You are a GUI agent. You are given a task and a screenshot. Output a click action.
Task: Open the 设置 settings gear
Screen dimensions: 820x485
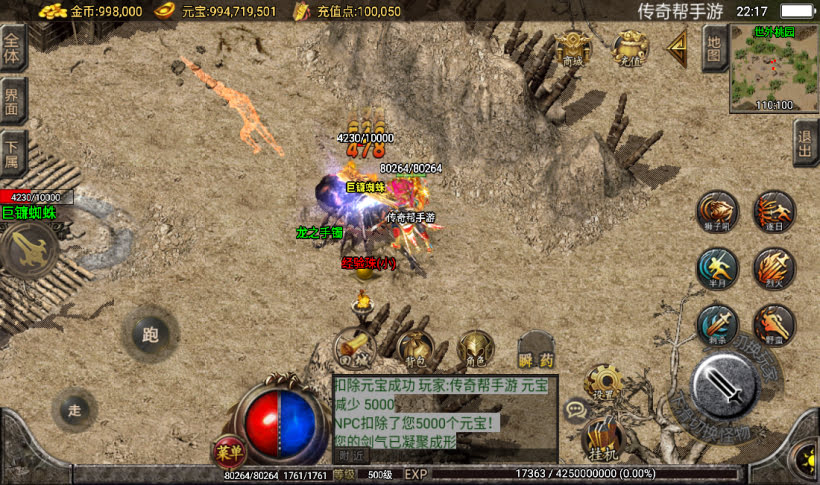(x=603, y=383)
